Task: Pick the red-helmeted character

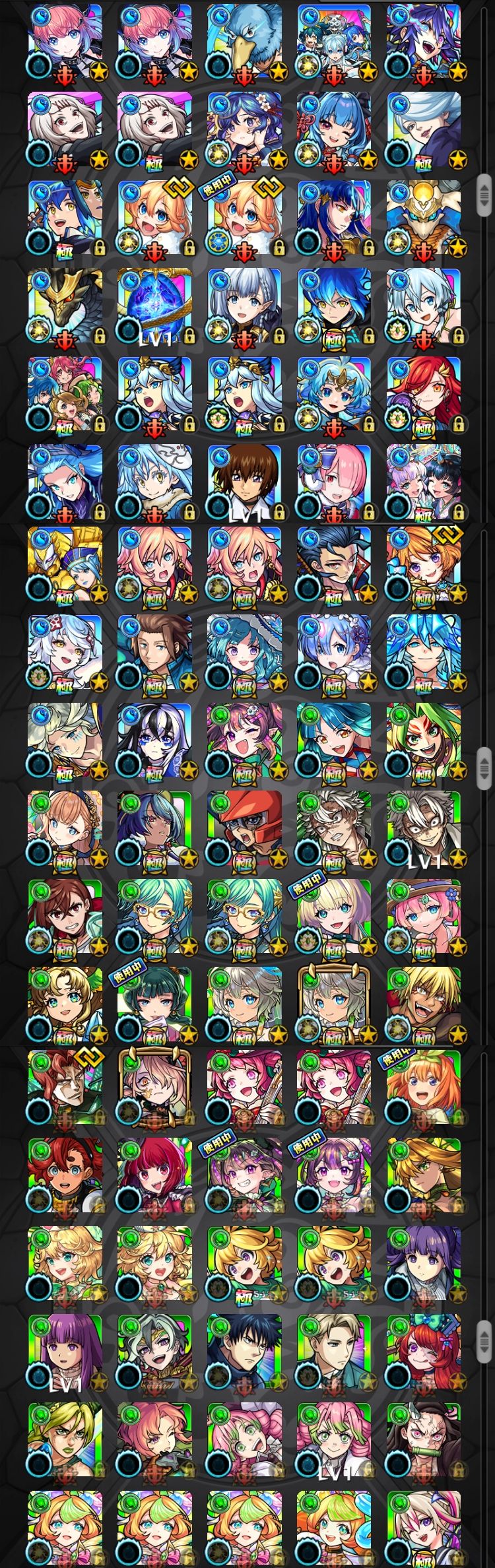Action: click(x=244, y=828)
